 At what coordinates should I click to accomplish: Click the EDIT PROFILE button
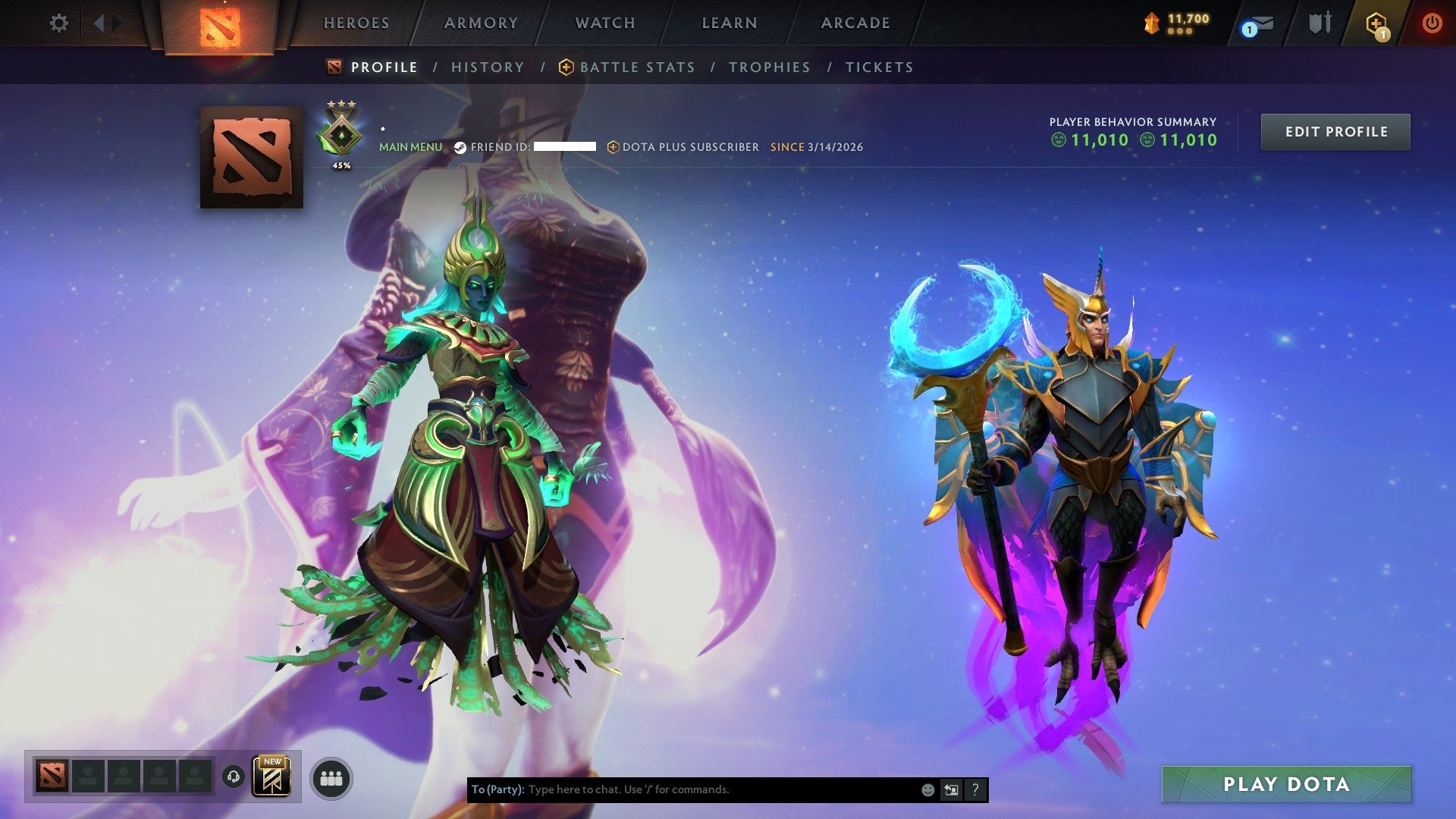click(1335, 131)
